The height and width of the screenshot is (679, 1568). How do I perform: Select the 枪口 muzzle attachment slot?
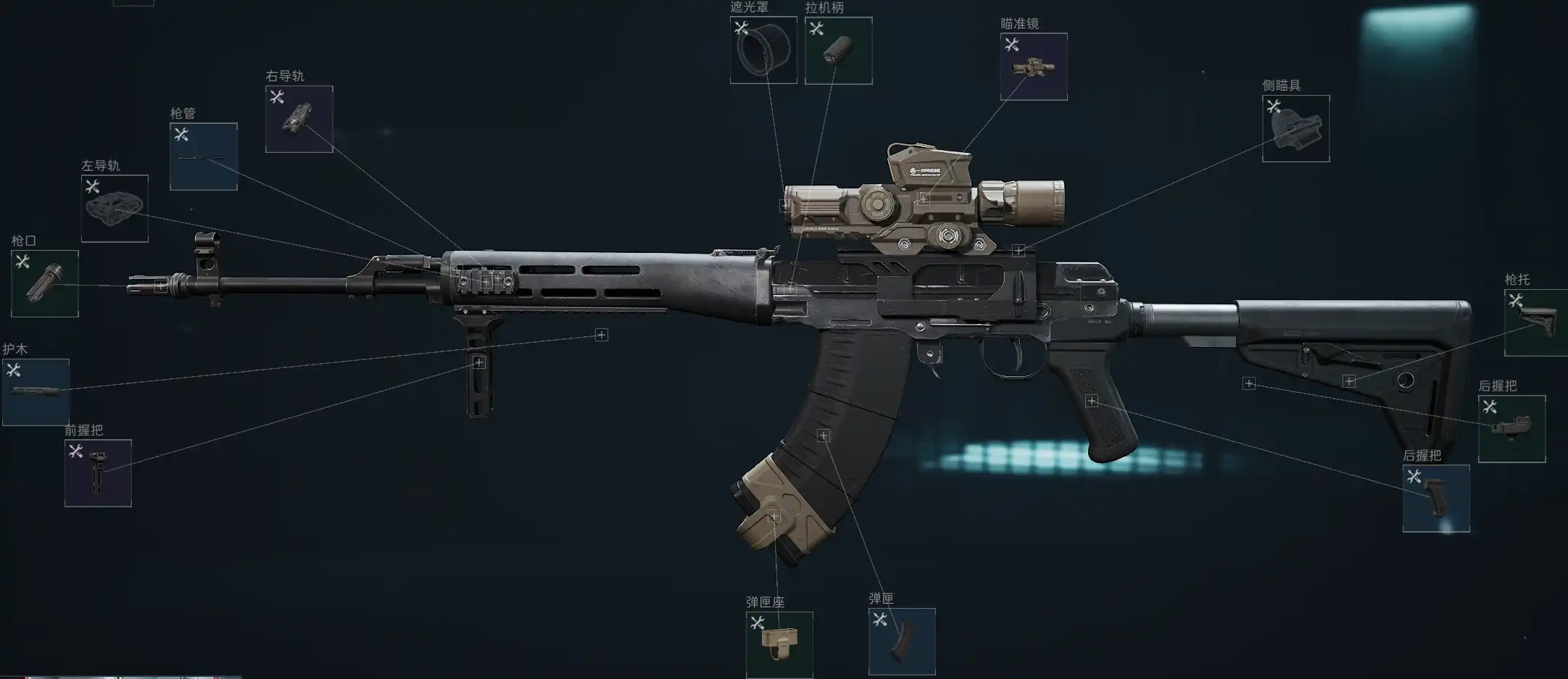click(x=45, y=283)
